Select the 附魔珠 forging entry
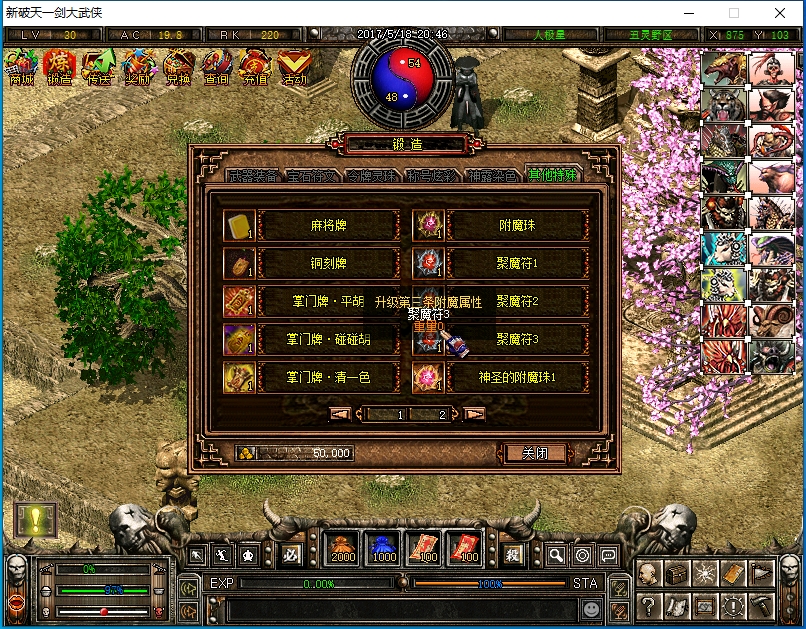This screenshot has height=629, width=806. tap(516, 225)
